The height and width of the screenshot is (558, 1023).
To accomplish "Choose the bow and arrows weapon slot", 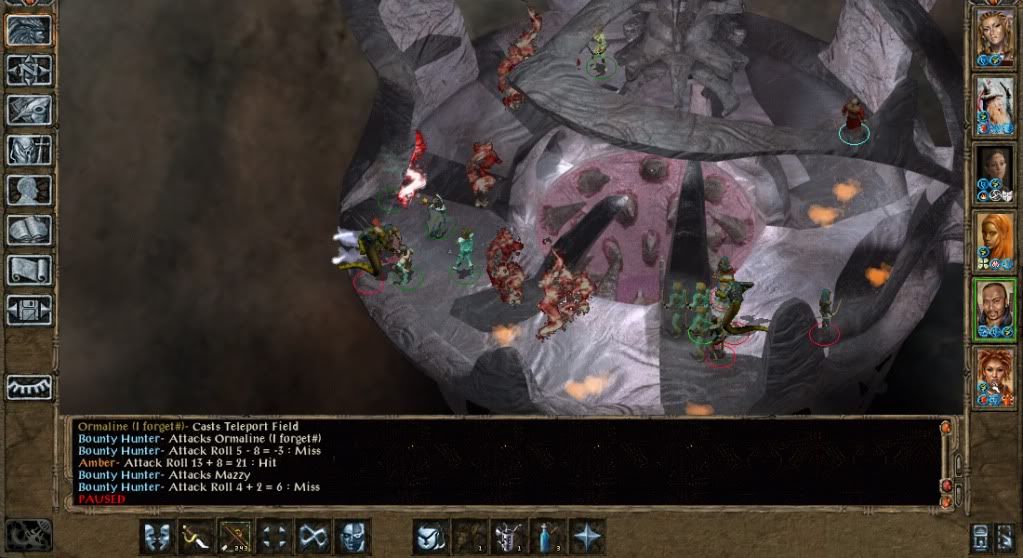I will point(235,536).
